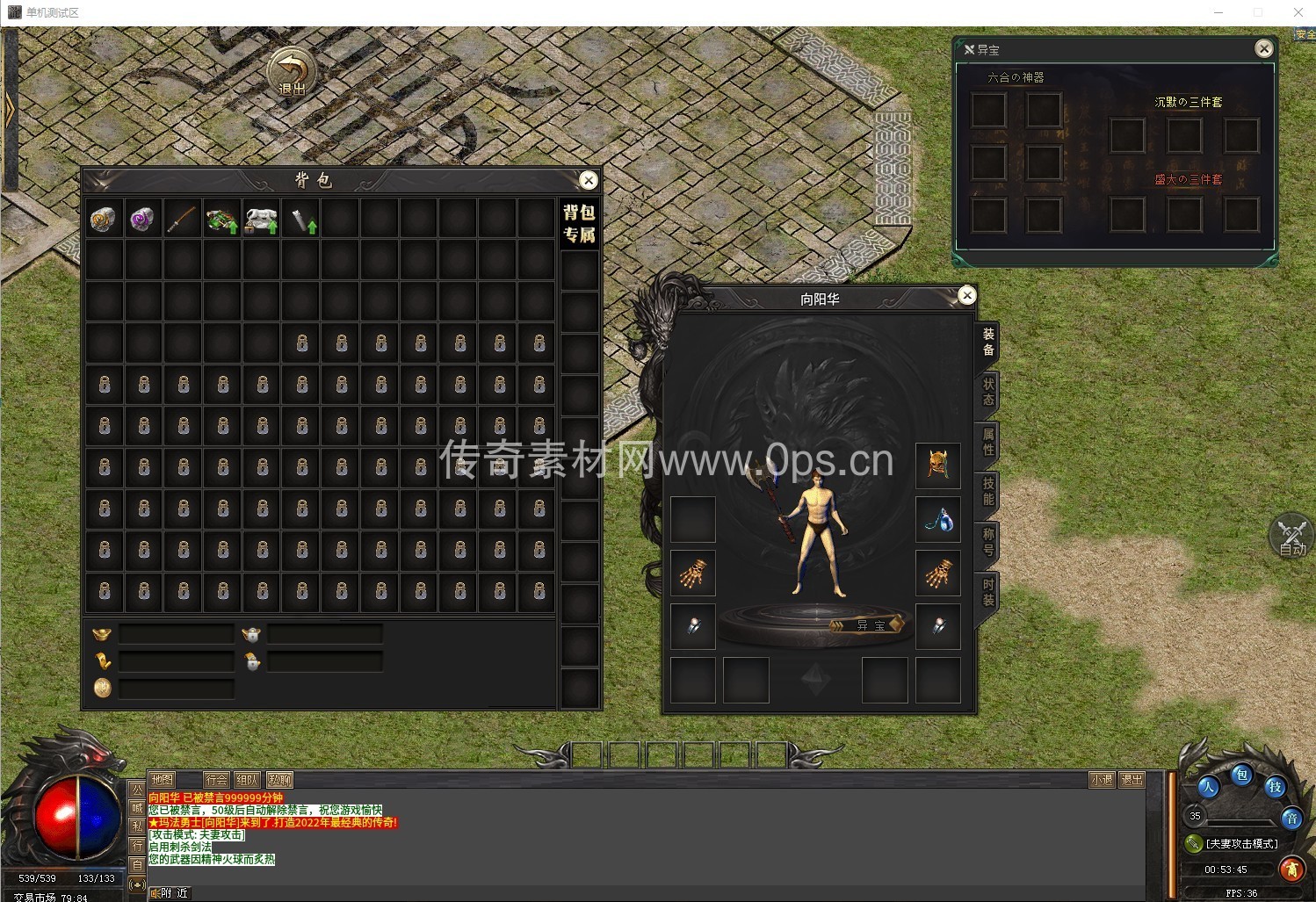The image size is (1316, 902).
Task: Open the 属性 attributes tab
Action: click(x=988, y=442)
